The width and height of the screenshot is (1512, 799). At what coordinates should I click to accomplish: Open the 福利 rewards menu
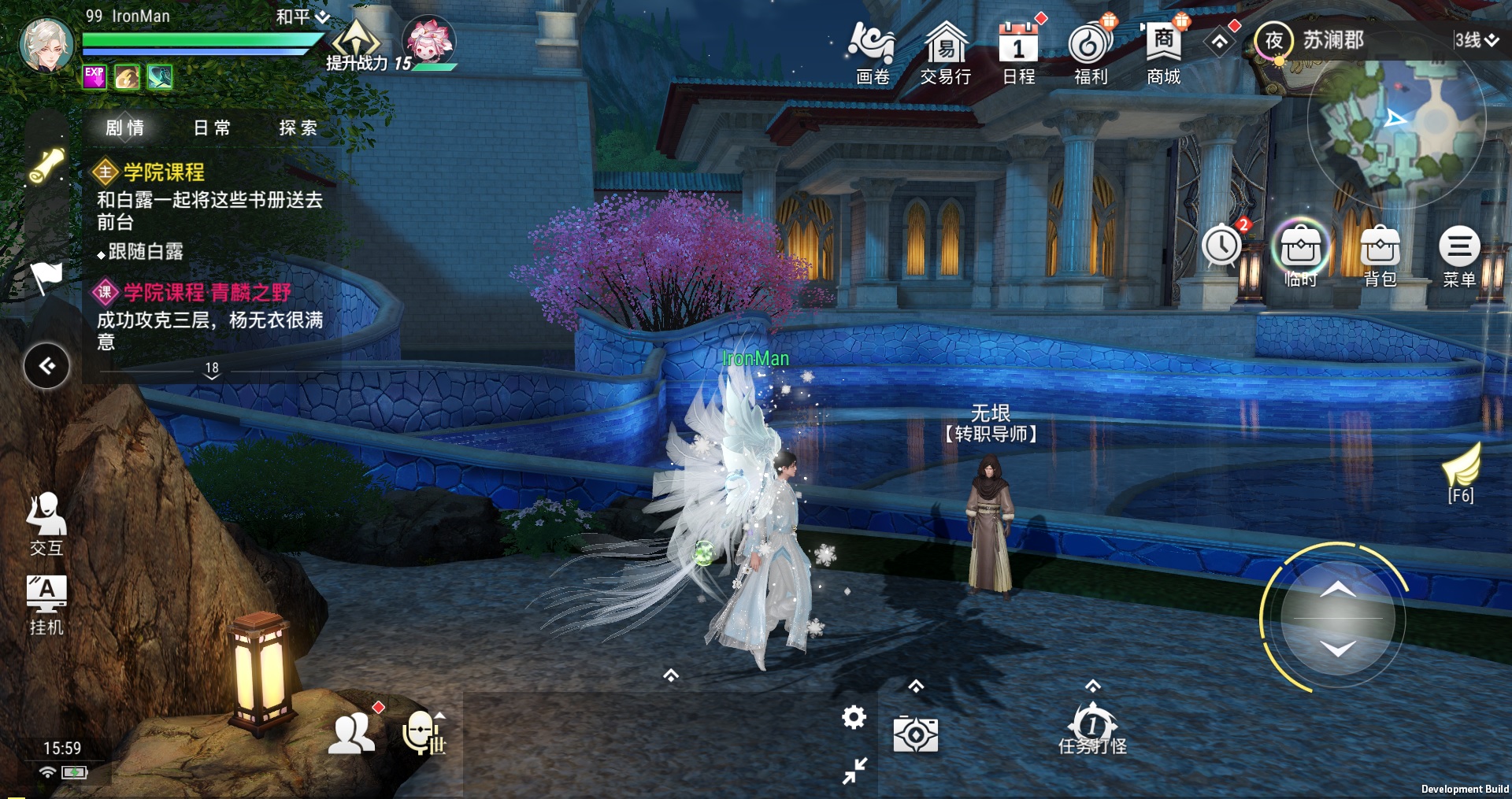[x=1091, y=52]
